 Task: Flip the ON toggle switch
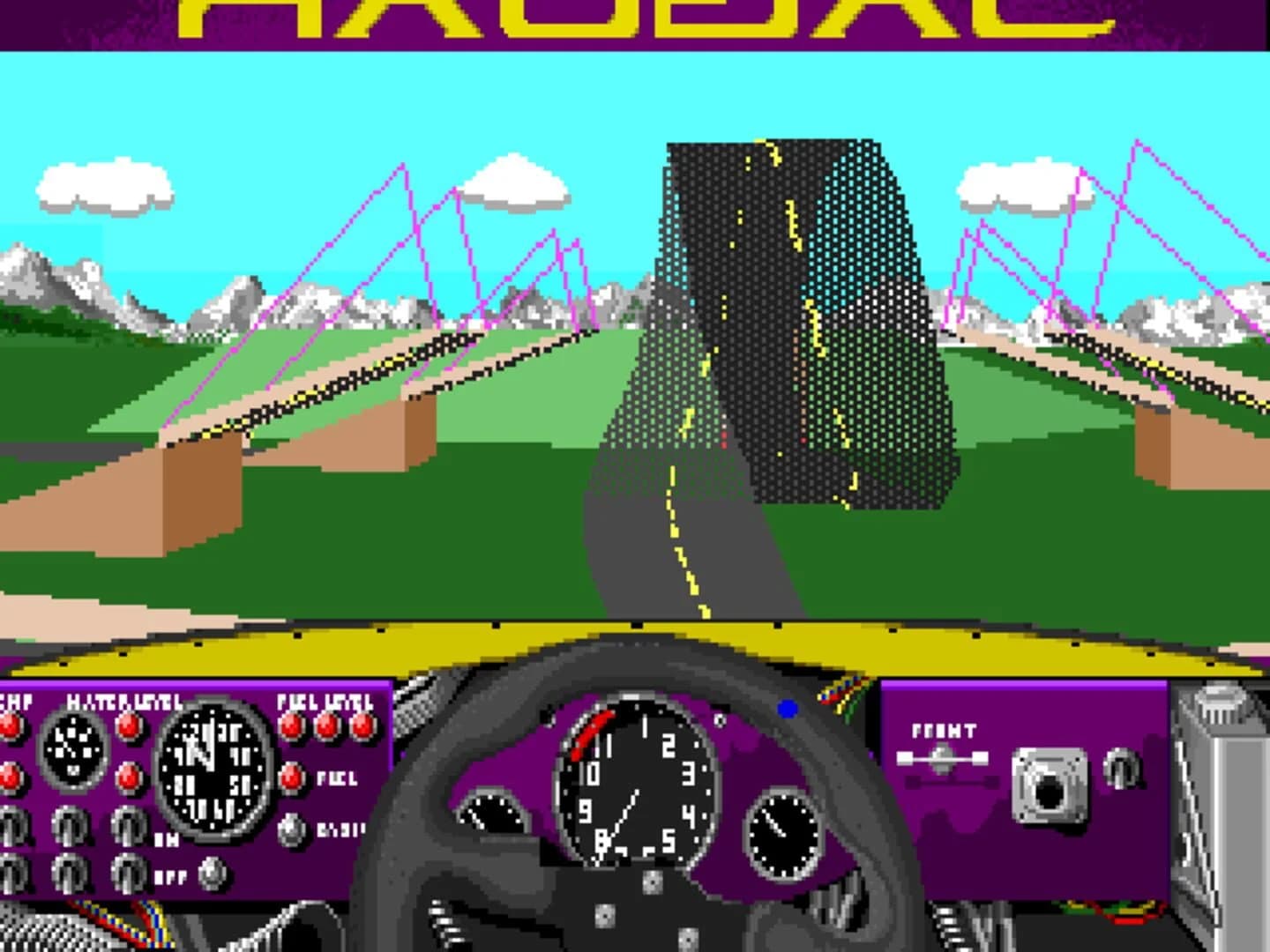point(127,826)
